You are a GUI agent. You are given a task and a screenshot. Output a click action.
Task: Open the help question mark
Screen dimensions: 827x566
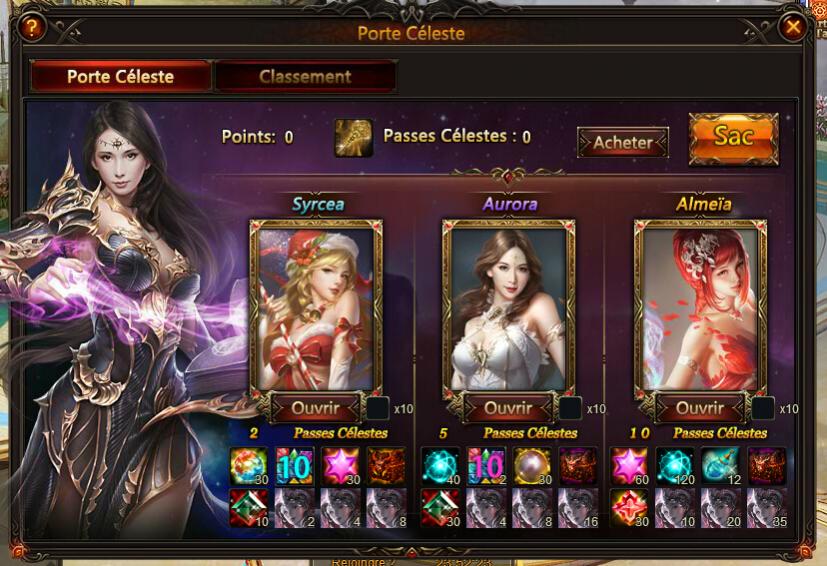[x=32, y=28]
